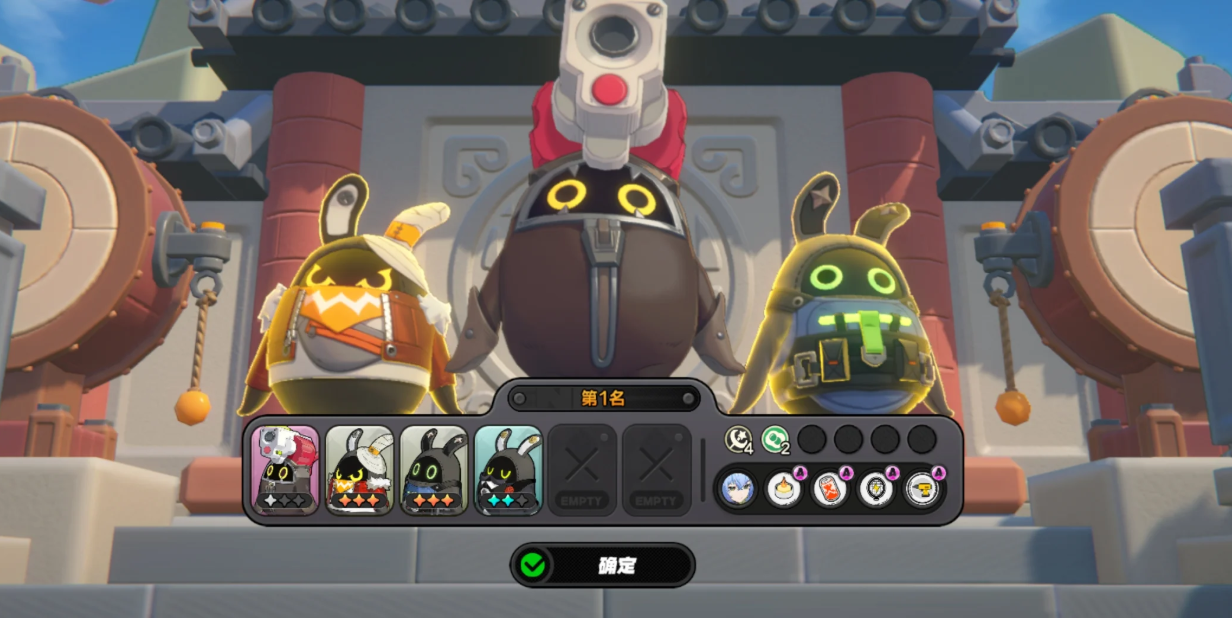Select the red soda can item icon
Image resolution: width=1232 pixels, height=618 pixels.
pos(830,488)
